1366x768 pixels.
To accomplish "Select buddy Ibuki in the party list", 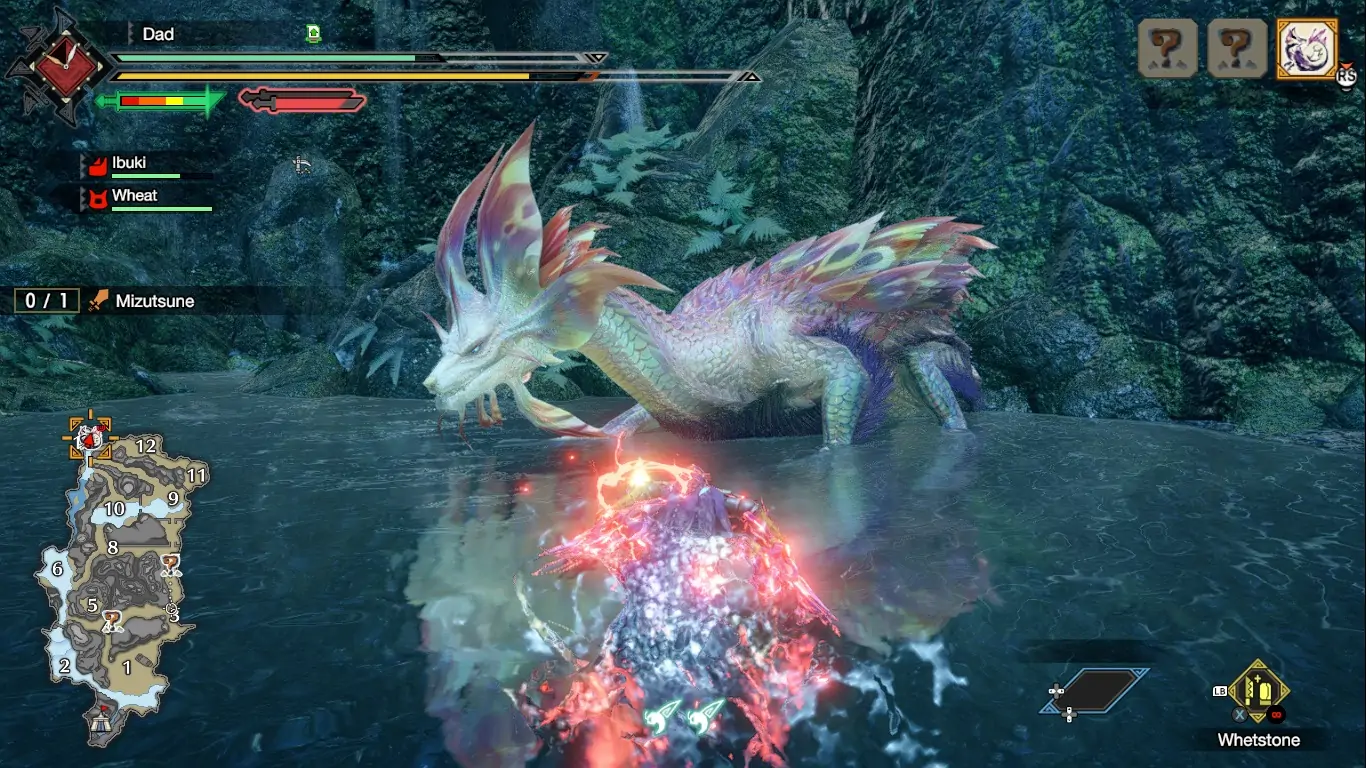I will [129, 163].
